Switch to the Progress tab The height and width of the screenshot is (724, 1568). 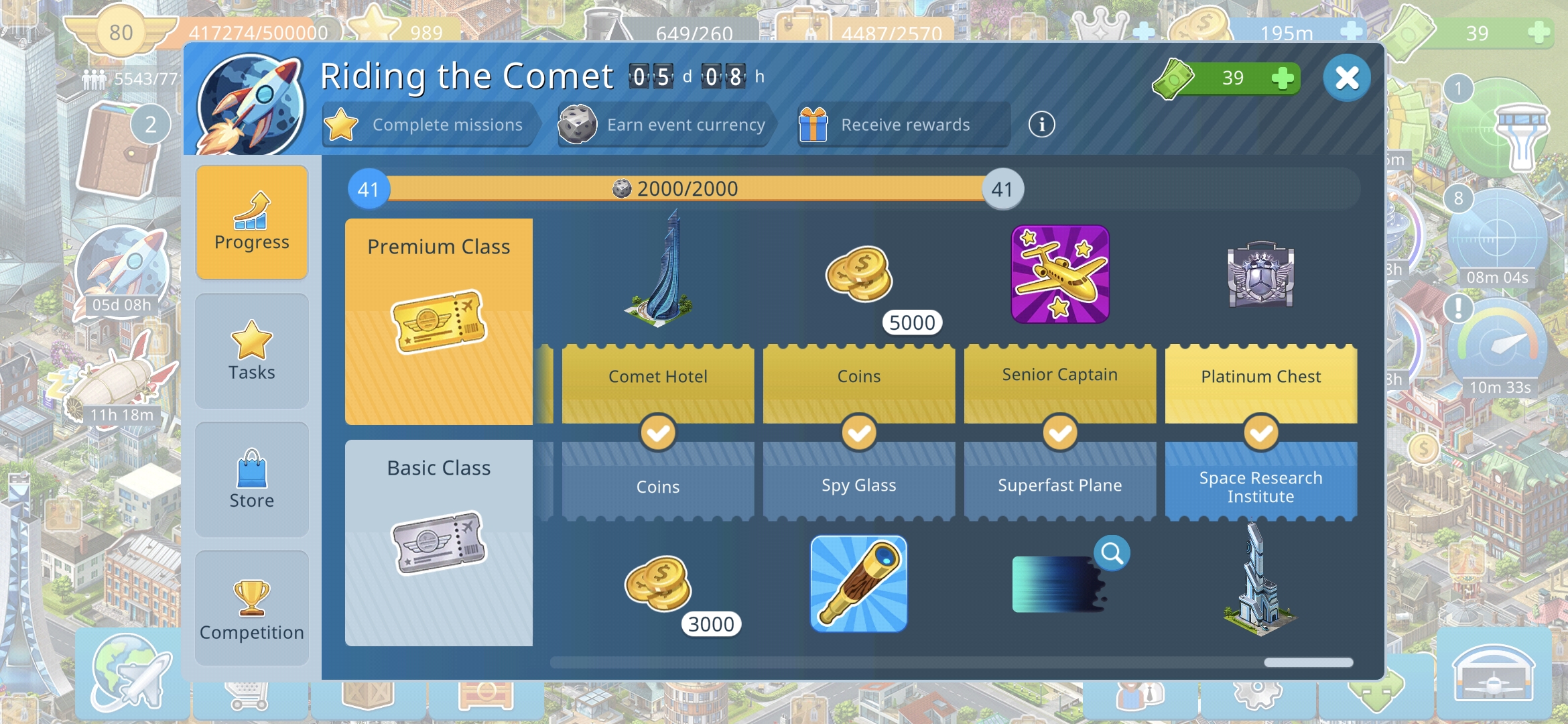click(x=252, y=222)
